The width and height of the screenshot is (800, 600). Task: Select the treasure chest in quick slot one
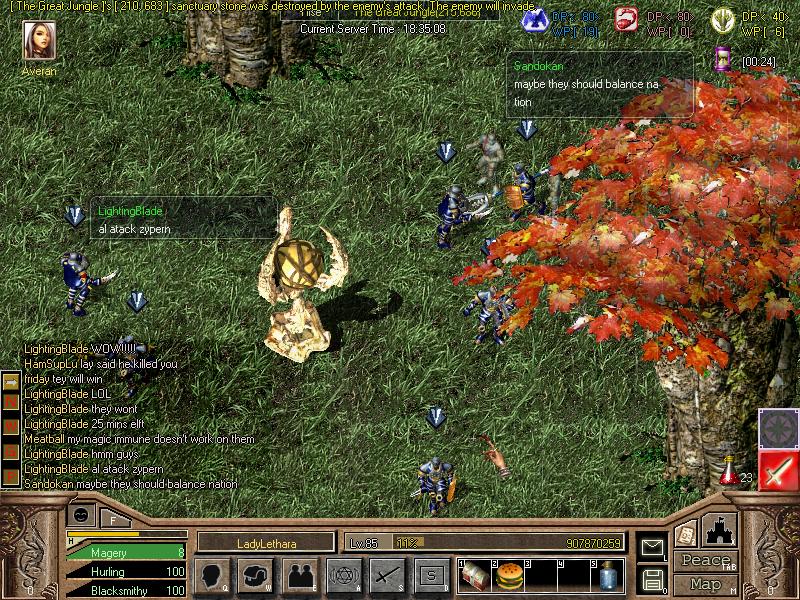[474, 575]
